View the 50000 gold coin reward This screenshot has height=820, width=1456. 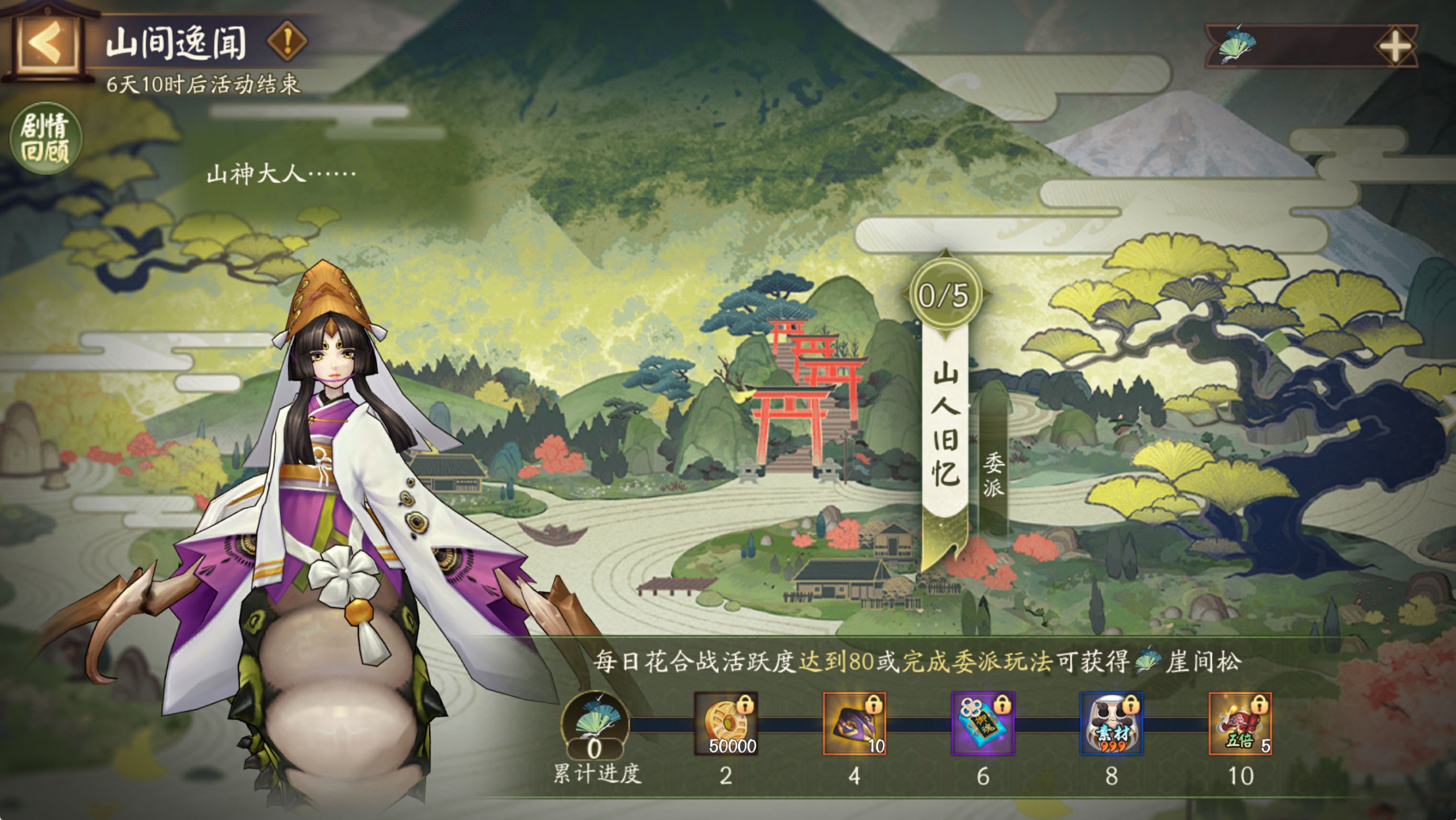(726, 723)
